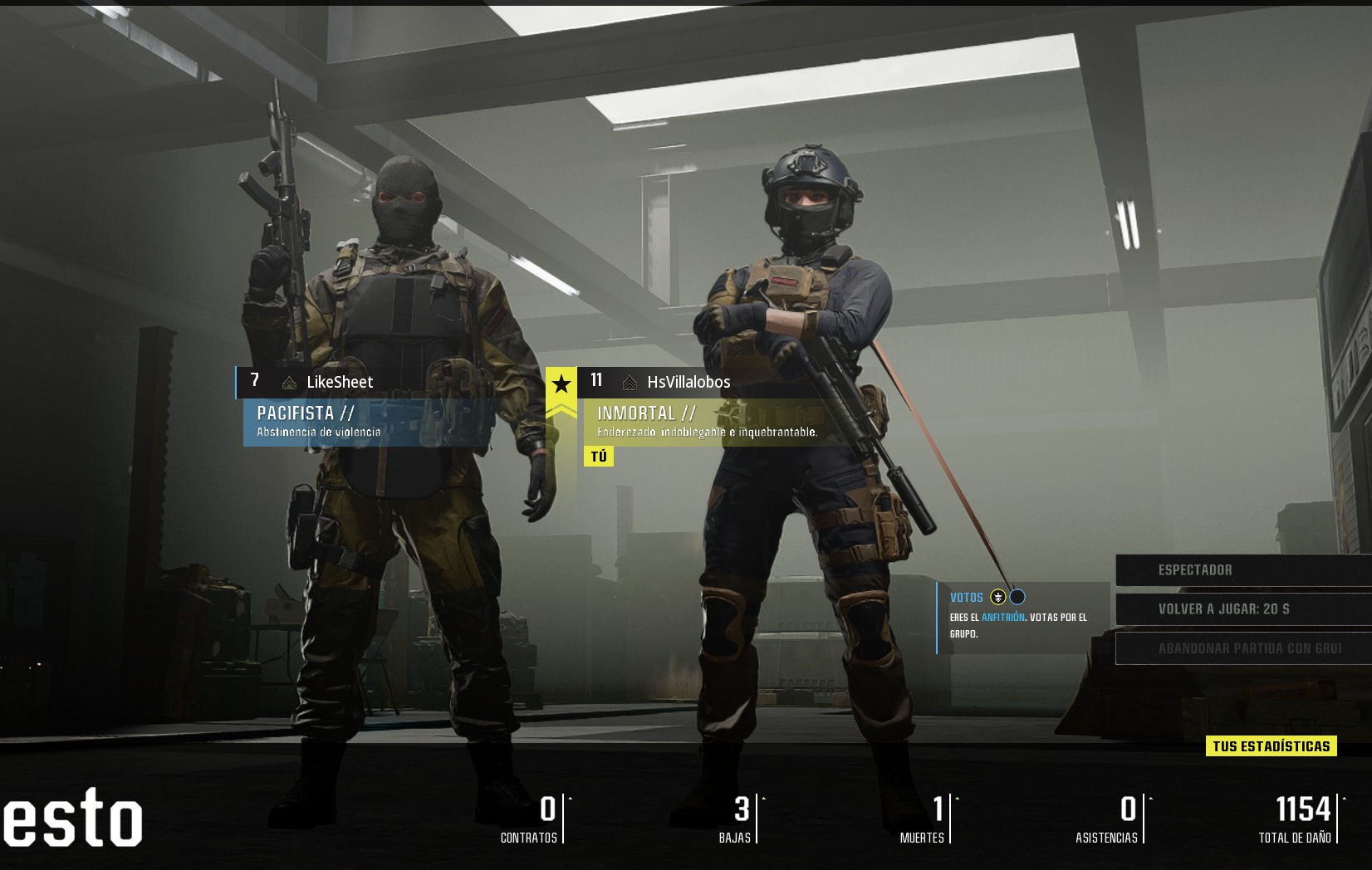This screenshot has width=1372, height=870.
Task: Open the Tus Estadísticas panel
Action: [x=1271, y=746]
